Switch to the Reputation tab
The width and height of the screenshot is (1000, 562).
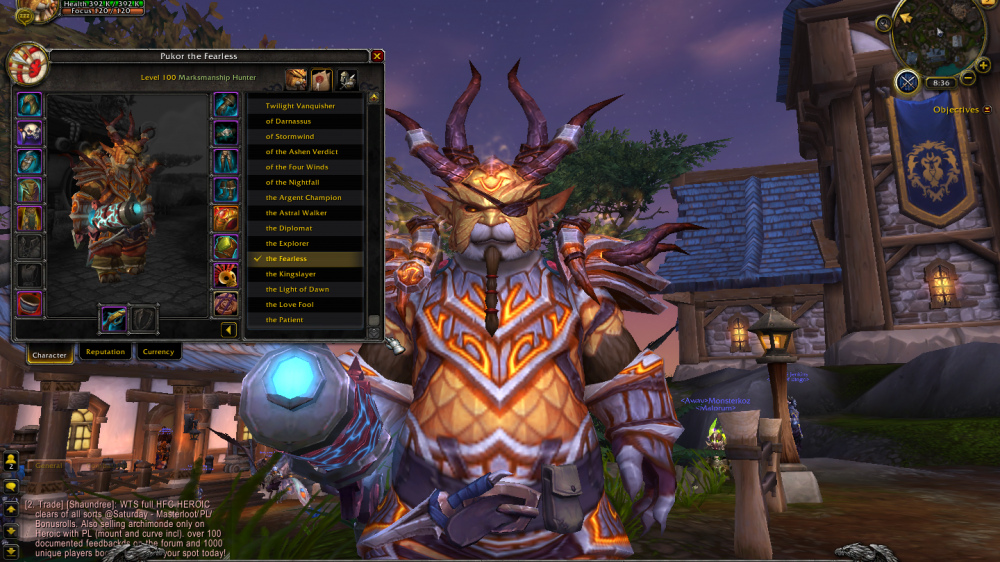[x=105, y=352]
